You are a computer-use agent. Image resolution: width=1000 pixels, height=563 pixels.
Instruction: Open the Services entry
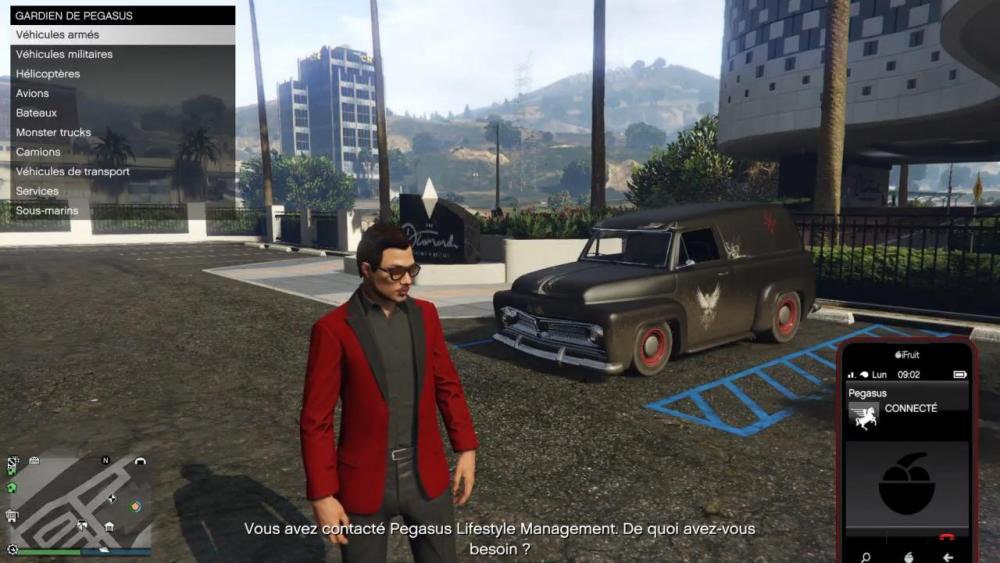tap(122, 191)
